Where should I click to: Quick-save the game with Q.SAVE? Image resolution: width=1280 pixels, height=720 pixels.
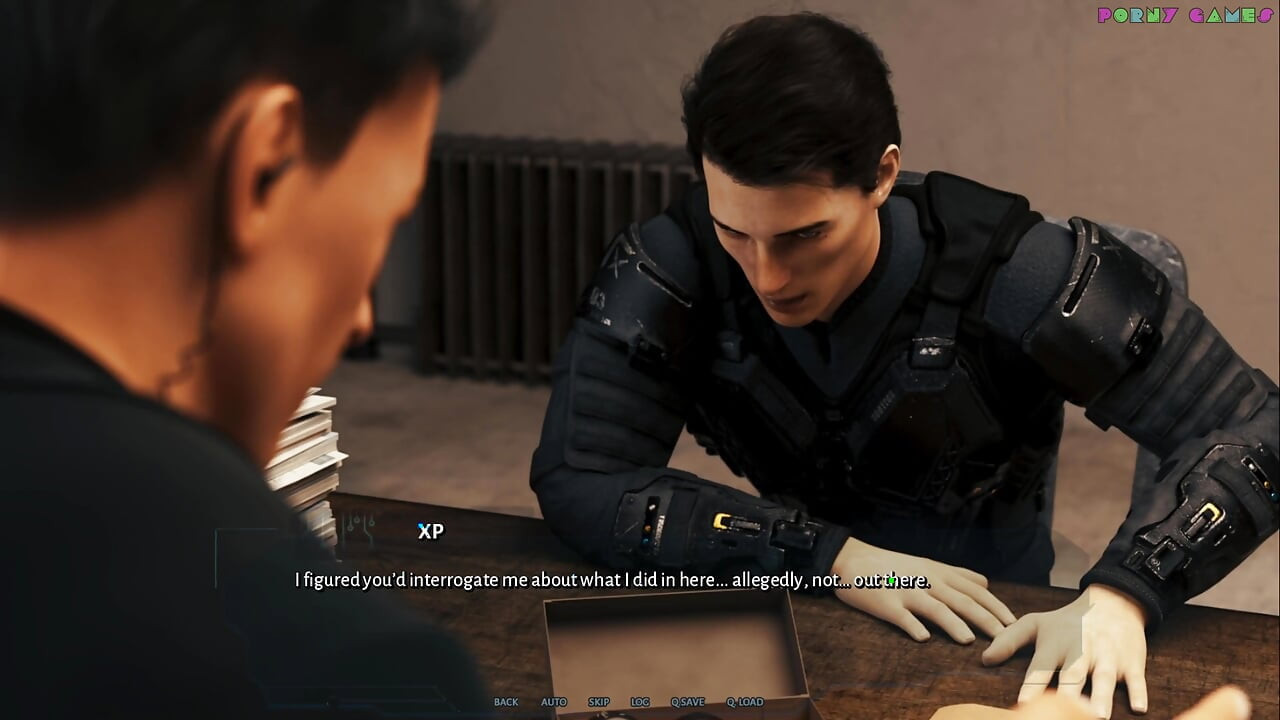(690, 702)
